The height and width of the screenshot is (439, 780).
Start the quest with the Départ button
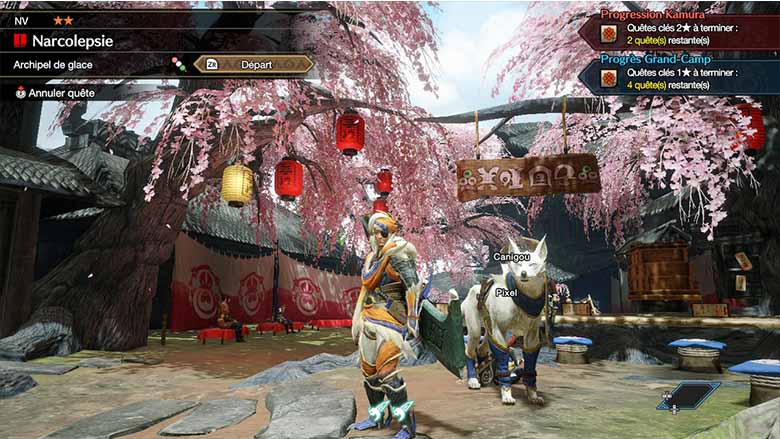[x=253, y=64]
